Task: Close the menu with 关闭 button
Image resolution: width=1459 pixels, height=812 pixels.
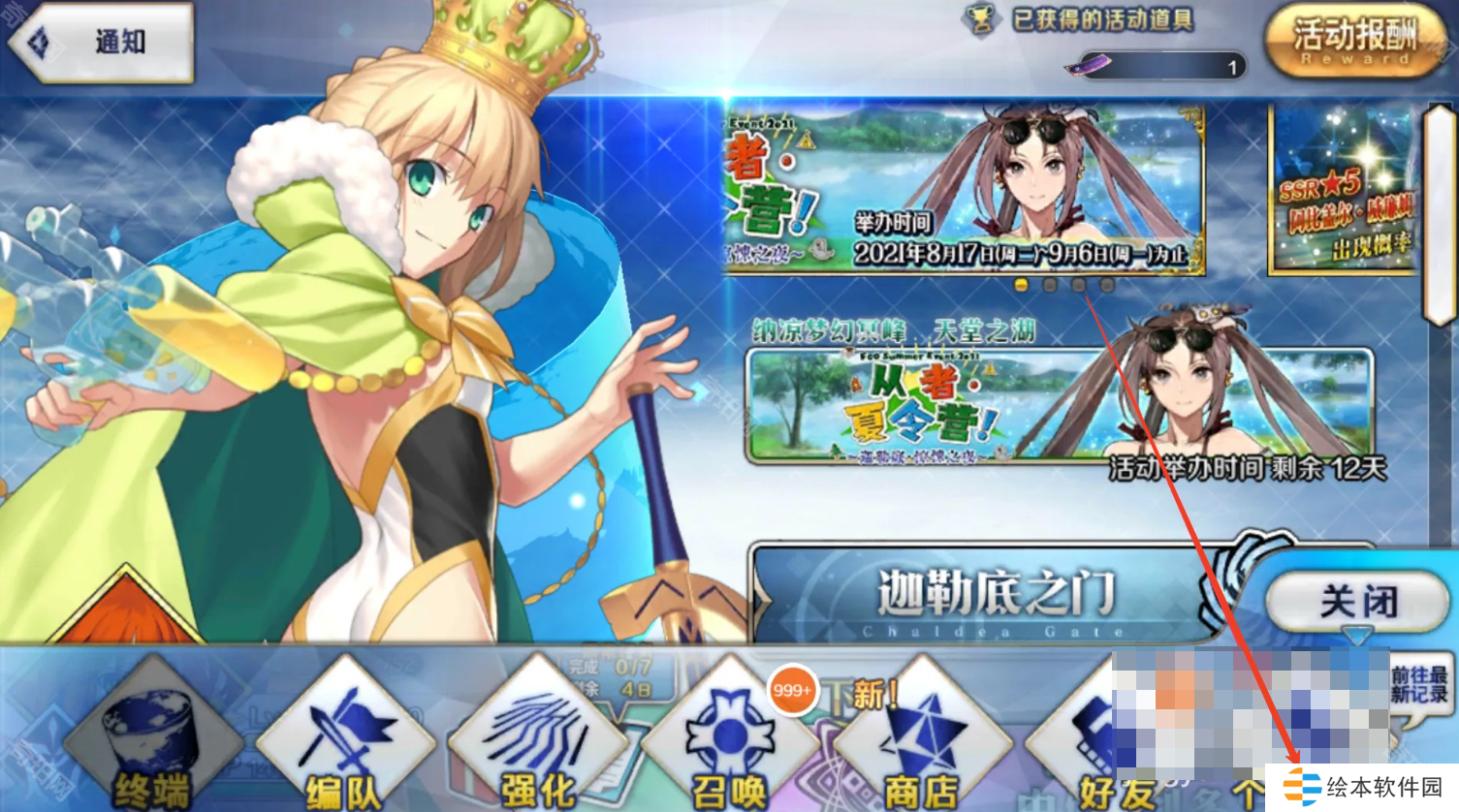Action: [x=1355, y=602]
